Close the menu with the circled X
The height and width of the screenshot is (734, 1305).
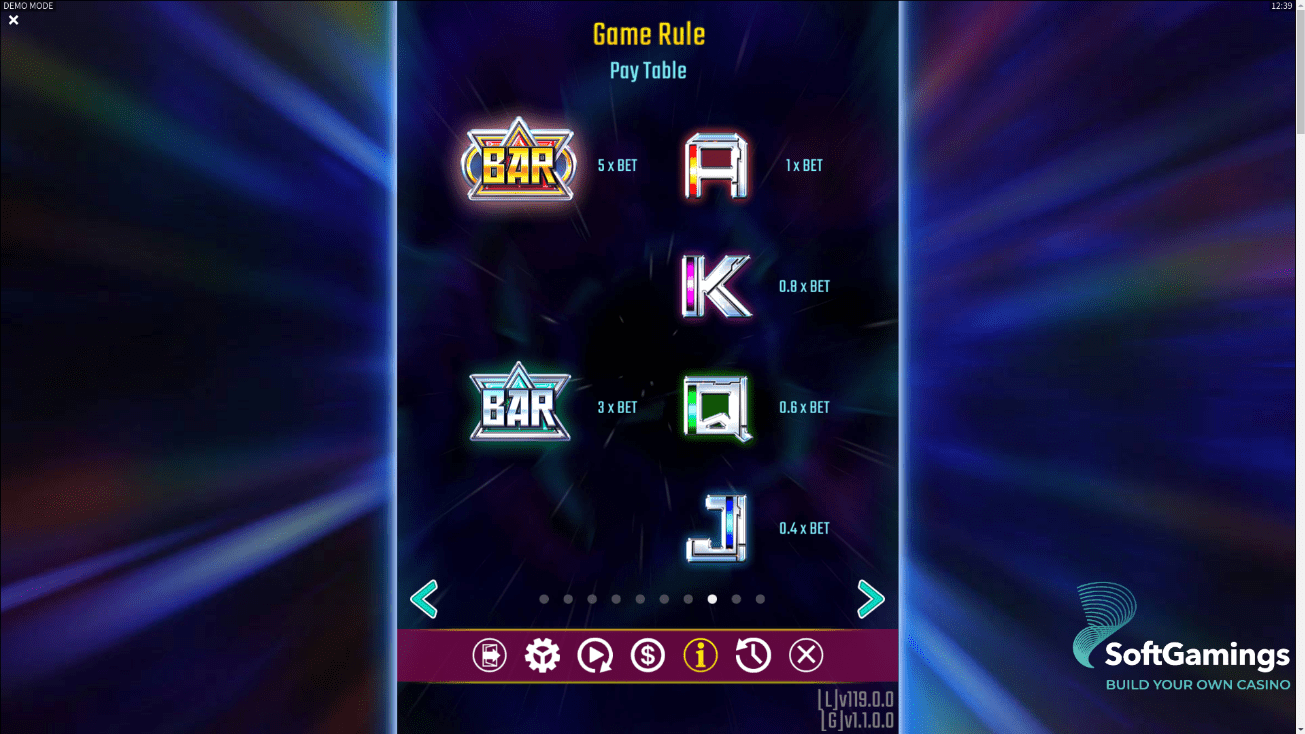click(806, 655)
